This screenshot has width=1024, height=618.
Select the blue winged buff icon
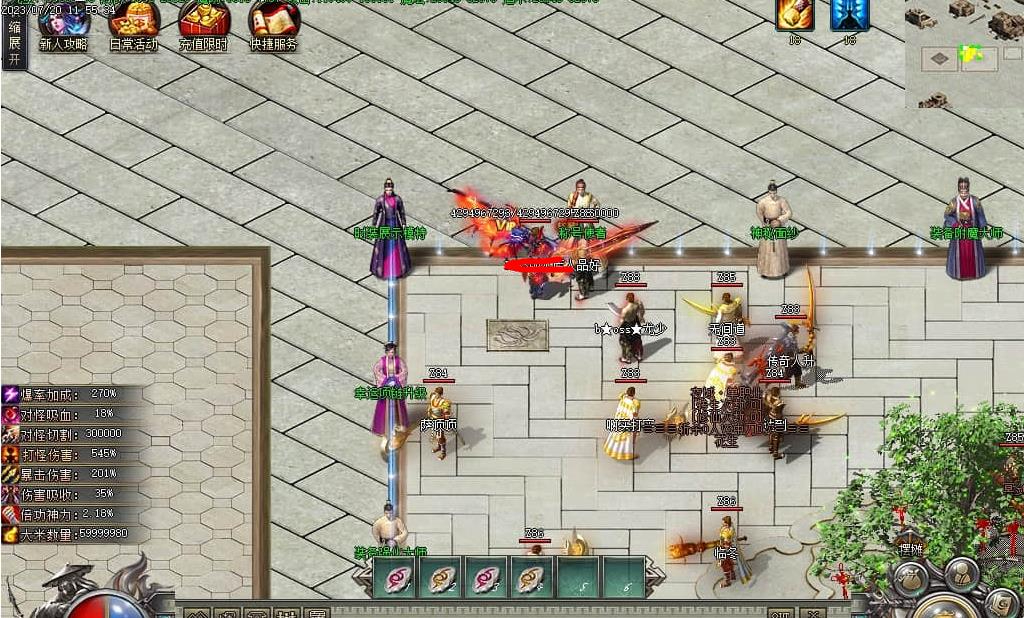[x=850, y=15]
